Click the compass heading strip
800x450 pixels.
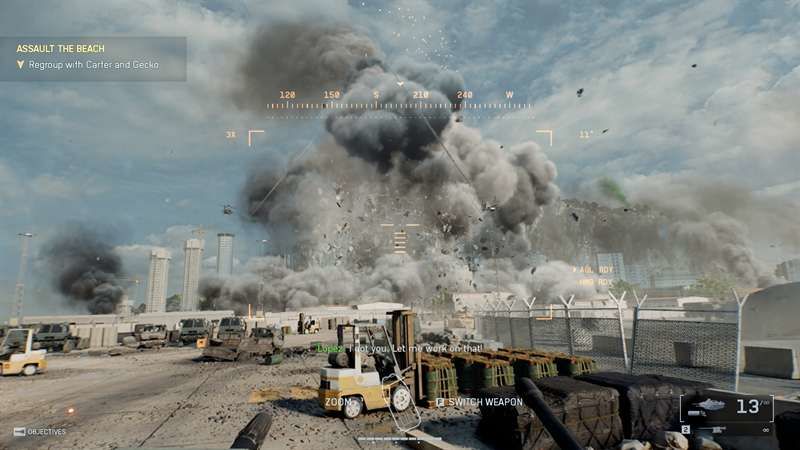click(399, 98)
